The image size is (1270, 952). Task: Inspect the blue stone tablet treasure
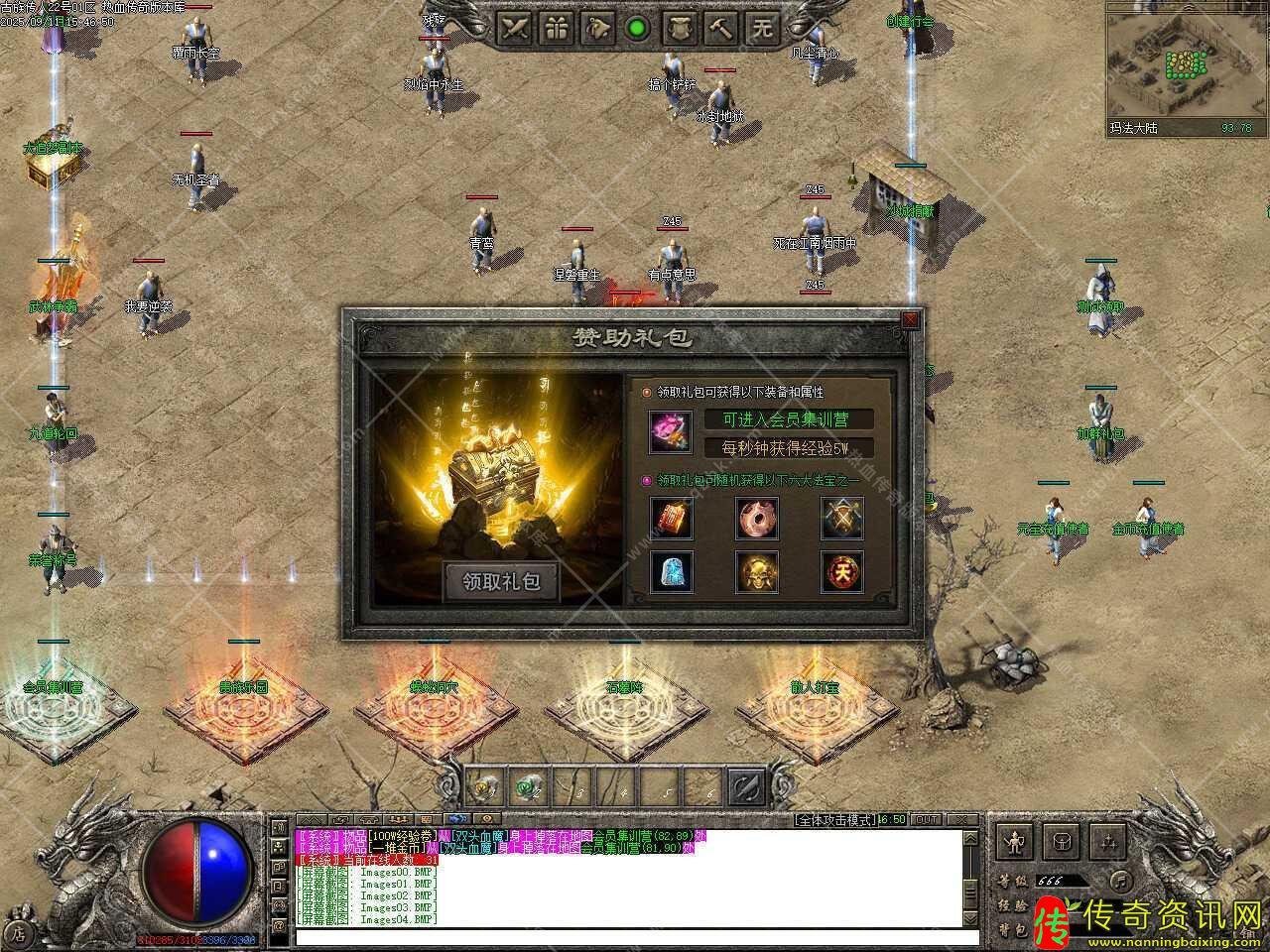pyautogui.click(x=671, y=571)
